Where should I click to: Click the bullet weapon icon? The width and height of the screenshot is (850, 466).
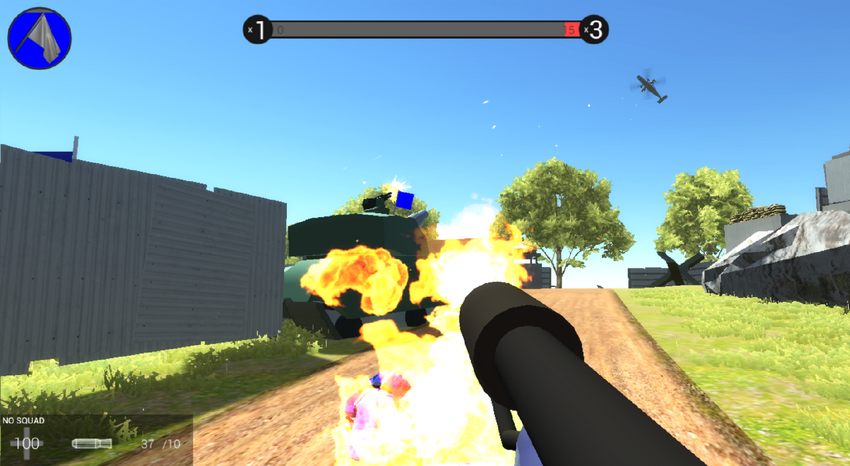92,443
